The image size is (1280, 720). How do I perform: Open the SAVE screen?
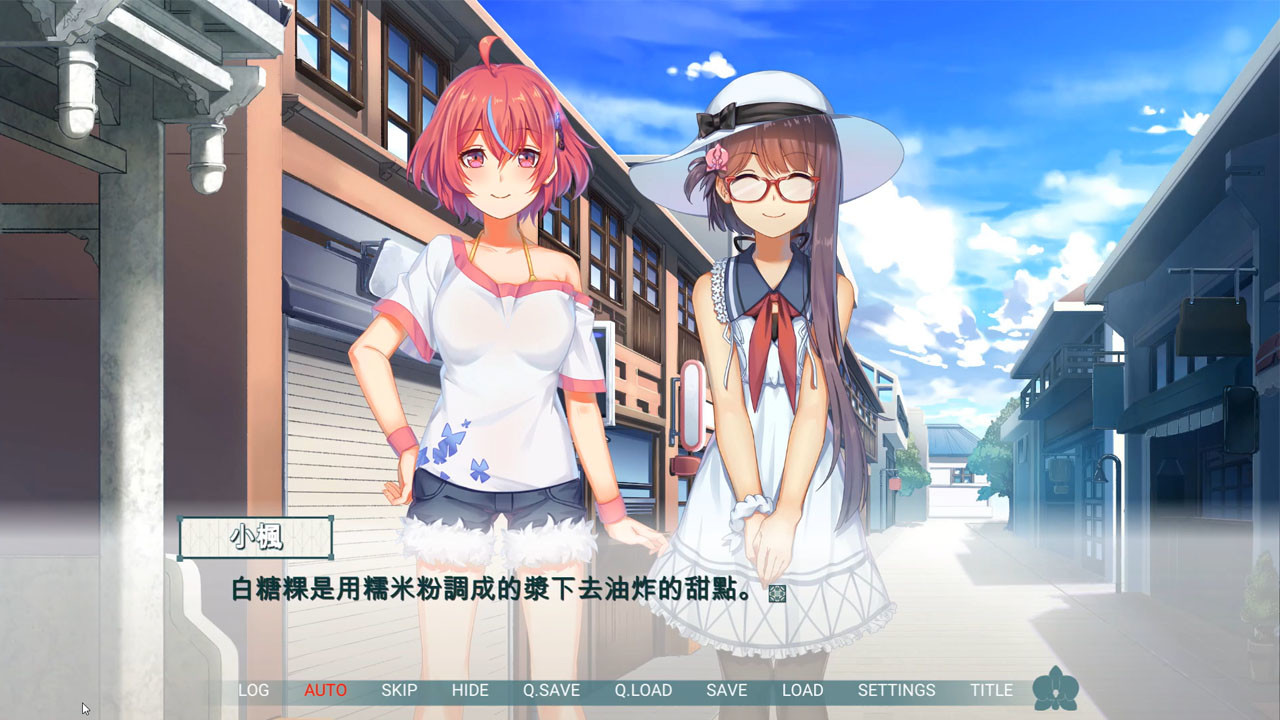728,690
